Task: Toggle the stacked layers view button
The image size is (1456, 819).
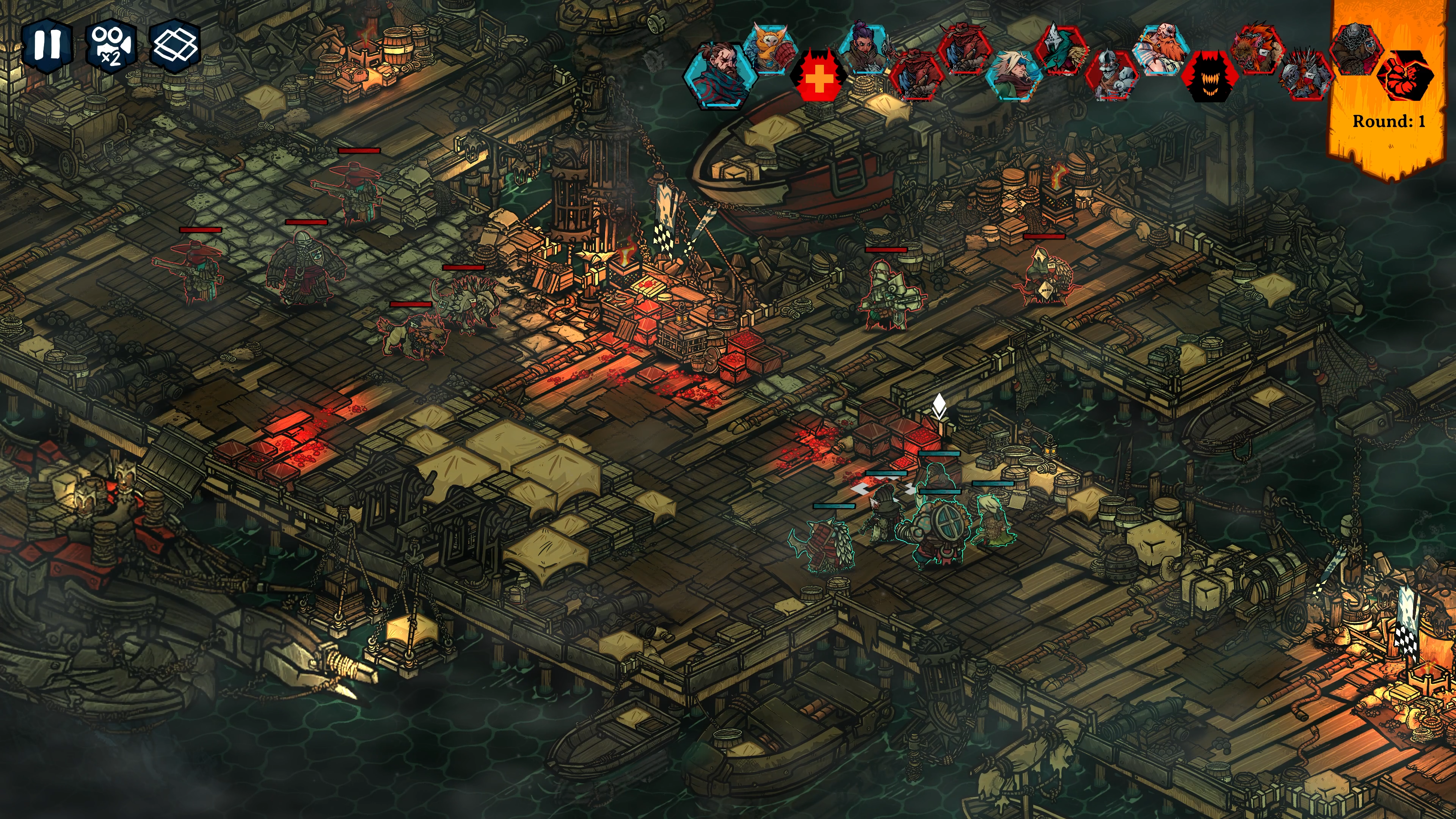Action: pyautogui.click(x=176, y=45)
